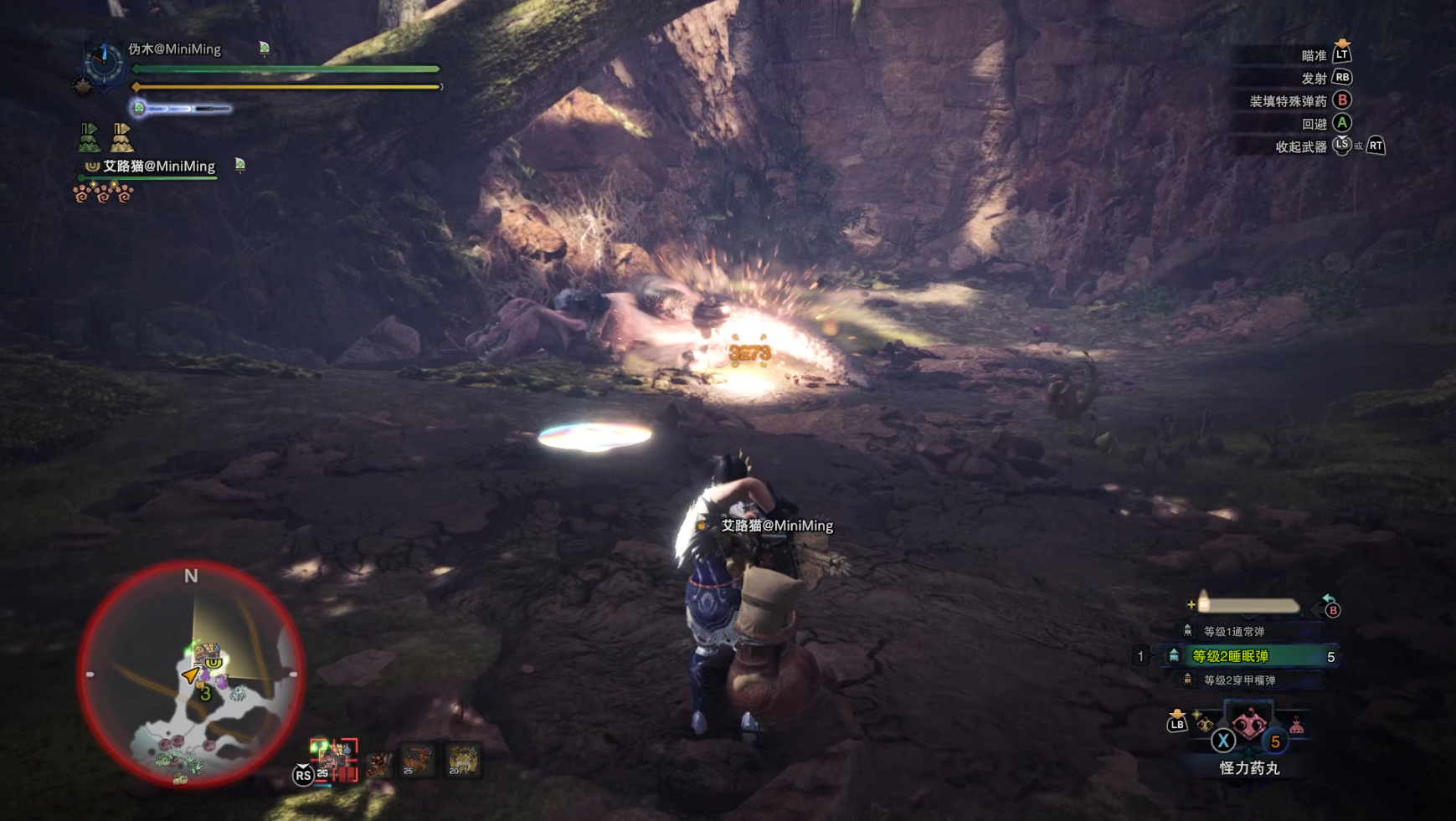Use the pink 怪力药丸 item icon

click(x=1248, y=722)
